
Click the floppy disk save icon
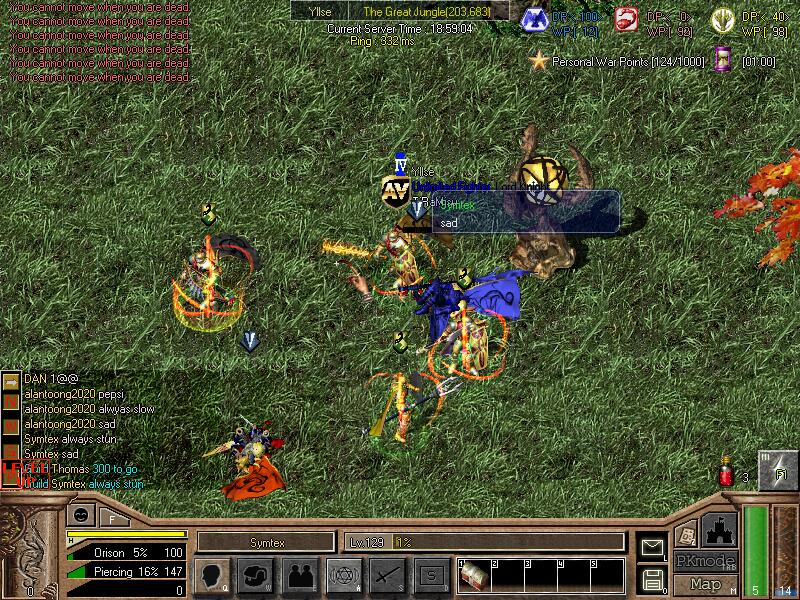point(651,578)
